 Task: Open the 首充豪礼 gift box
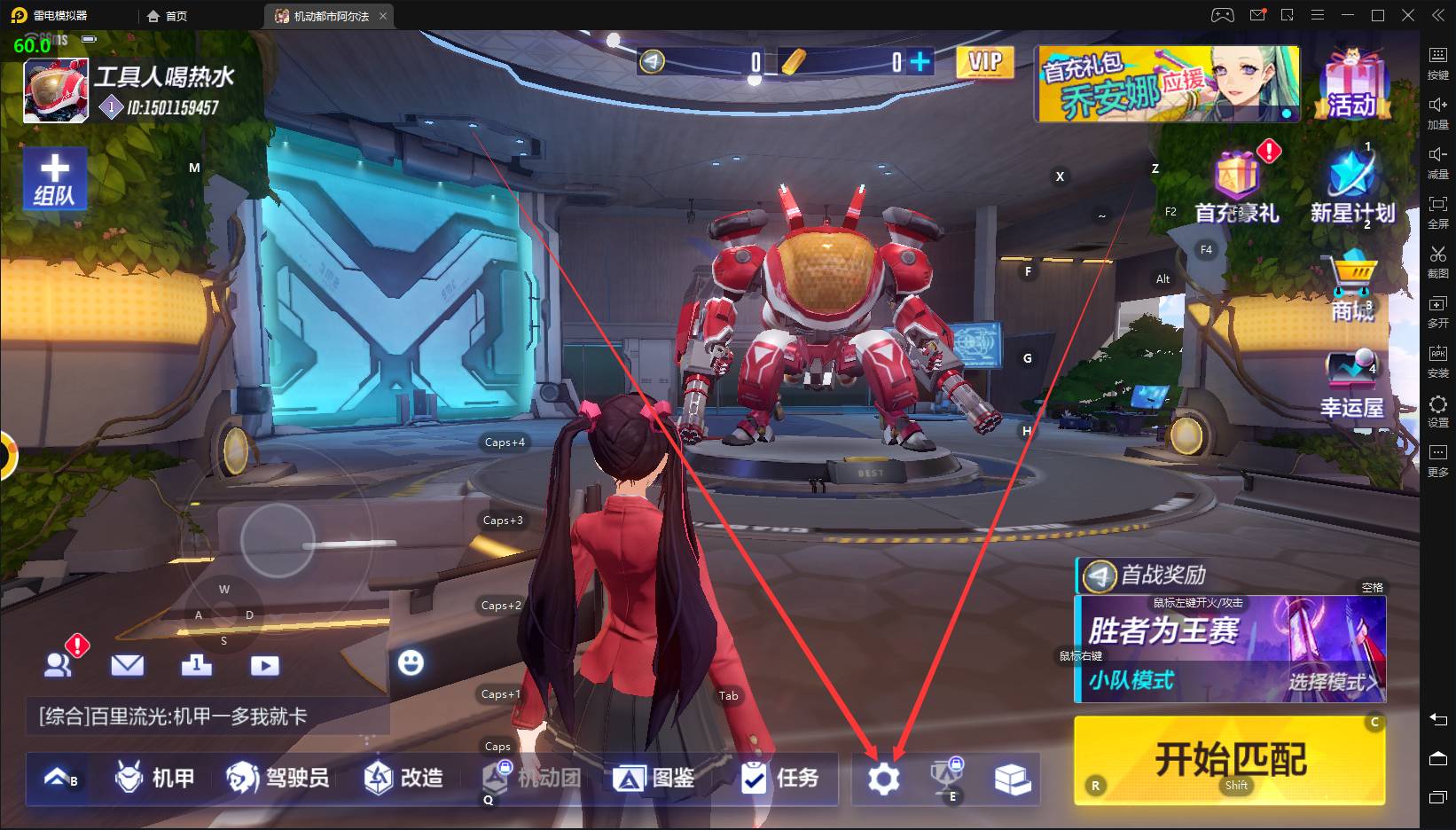click(x=1237, y=186)
